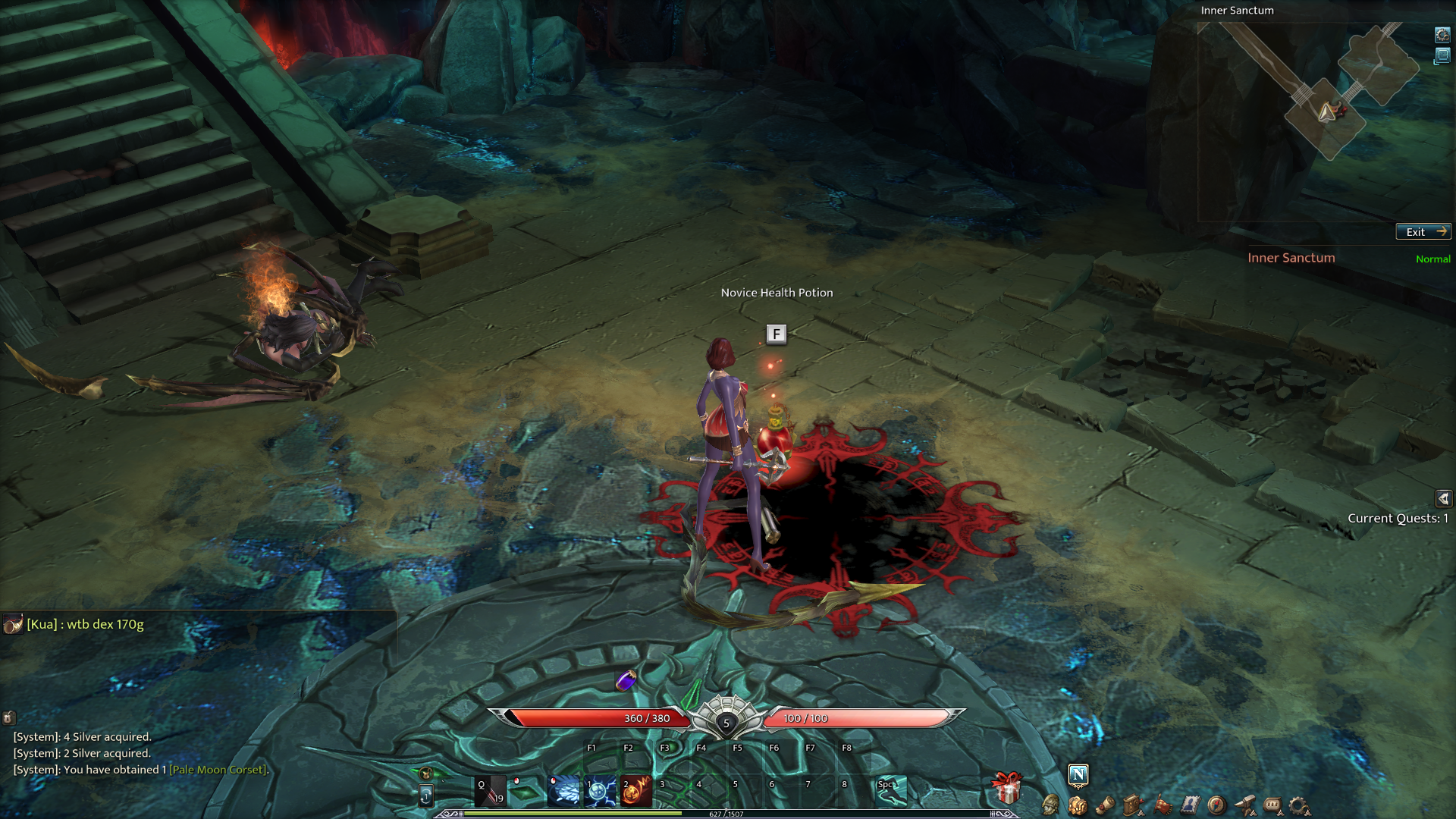Image resolution: width=1456 pixels, height=819 pixels.
Task: Open the compass map icon
Action: tap(1216, 805)
